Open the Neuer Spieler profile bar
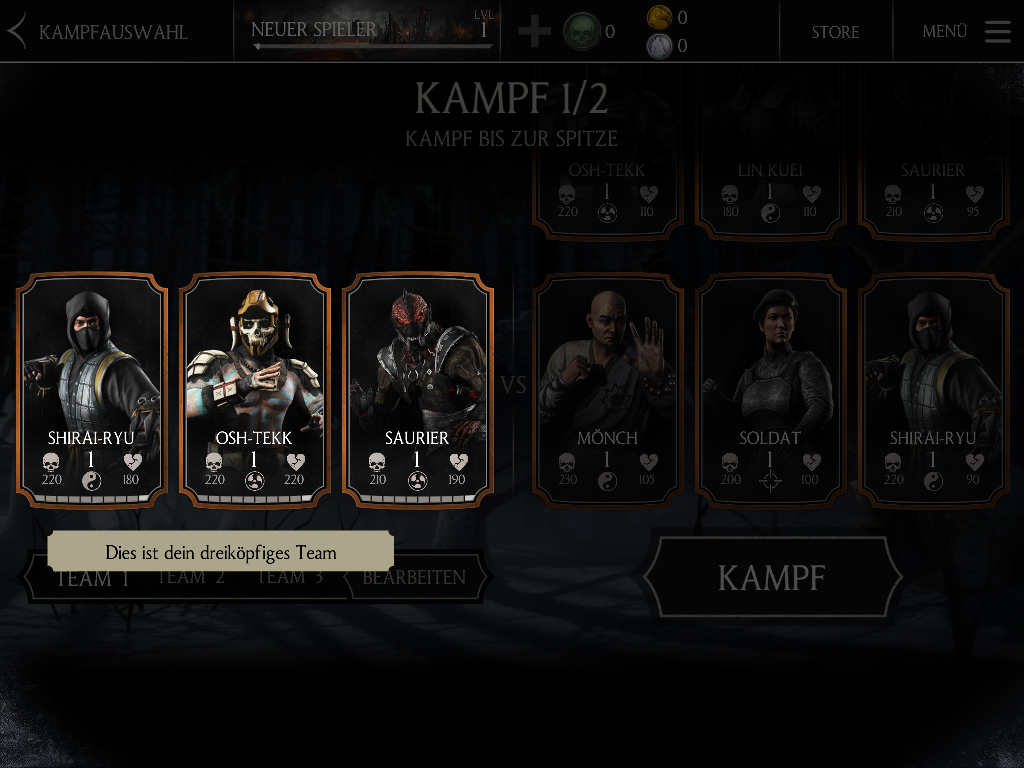This screenshot has width=1024, height=768. pos(372,31)
